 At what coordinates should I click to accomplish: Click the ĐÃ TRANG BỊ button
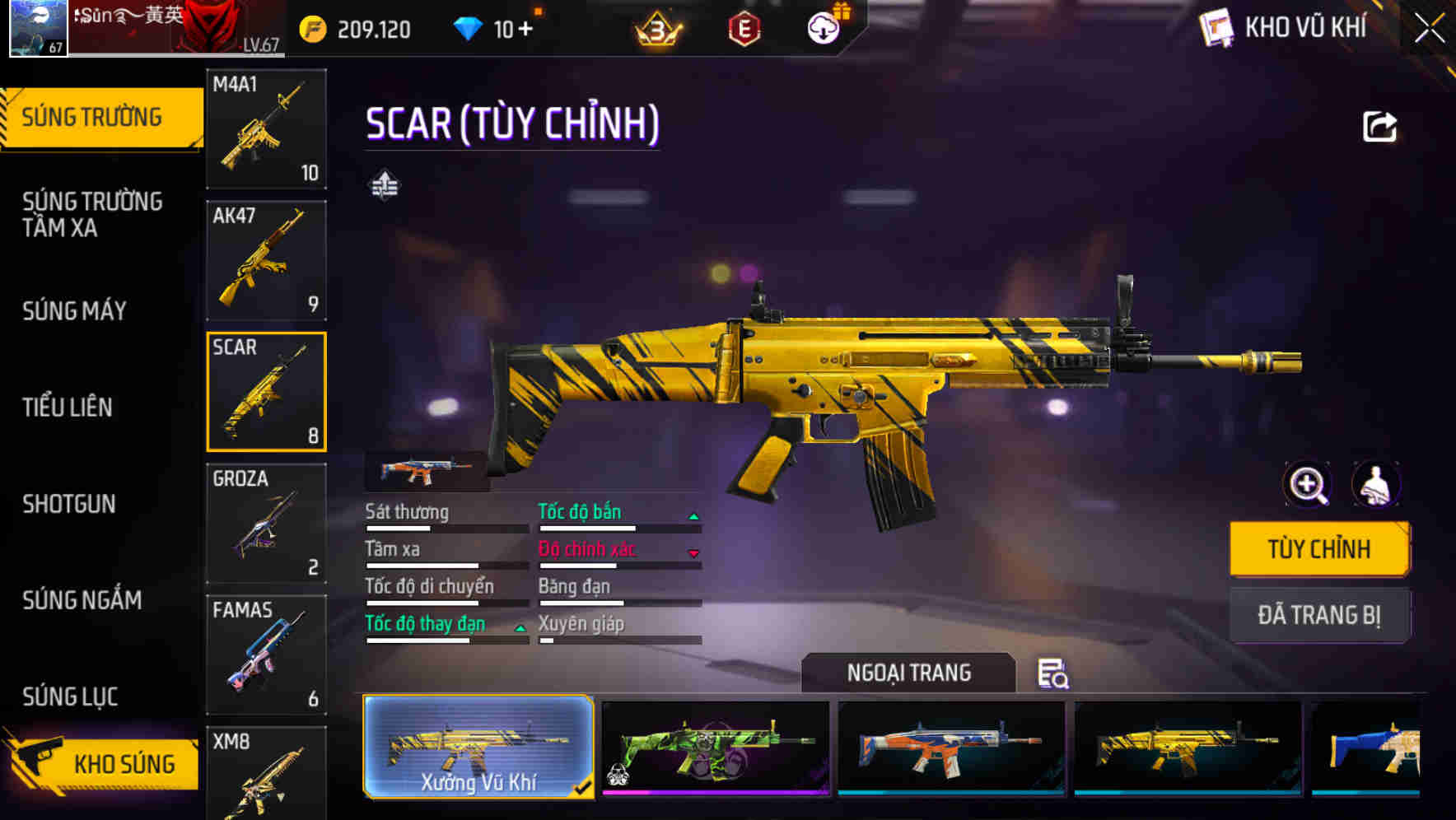pyautogui.click(x=1319, y=615)
